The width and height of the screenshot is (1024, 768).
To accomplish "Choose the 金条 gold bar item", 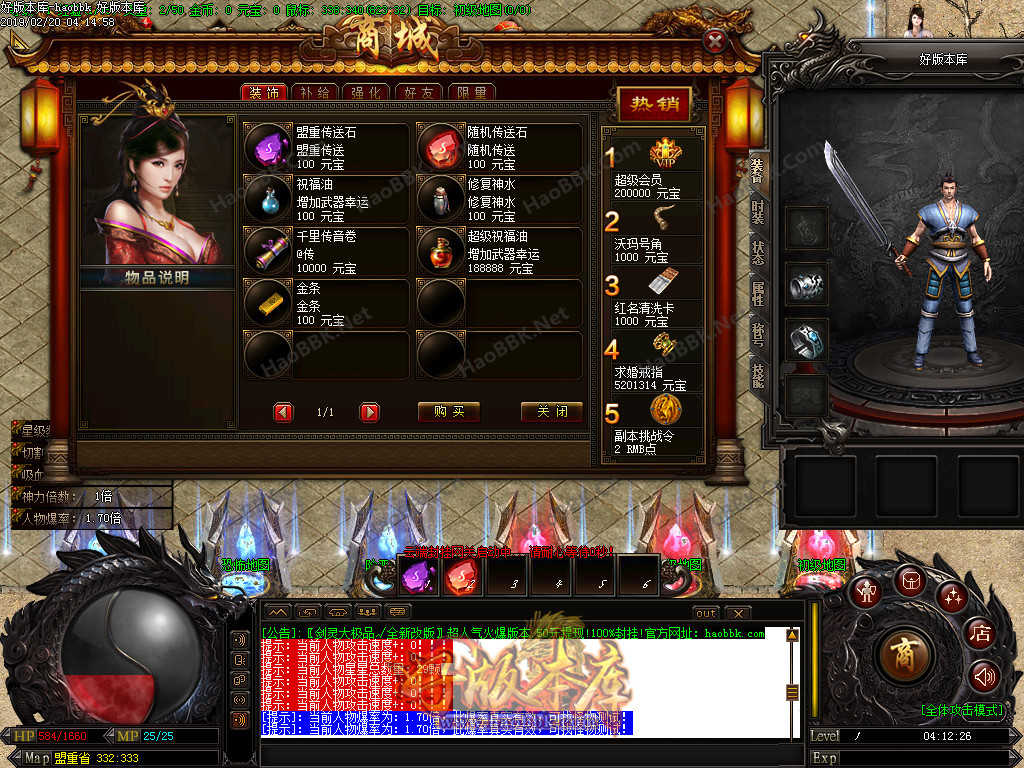I will click(x=267, y=303).
